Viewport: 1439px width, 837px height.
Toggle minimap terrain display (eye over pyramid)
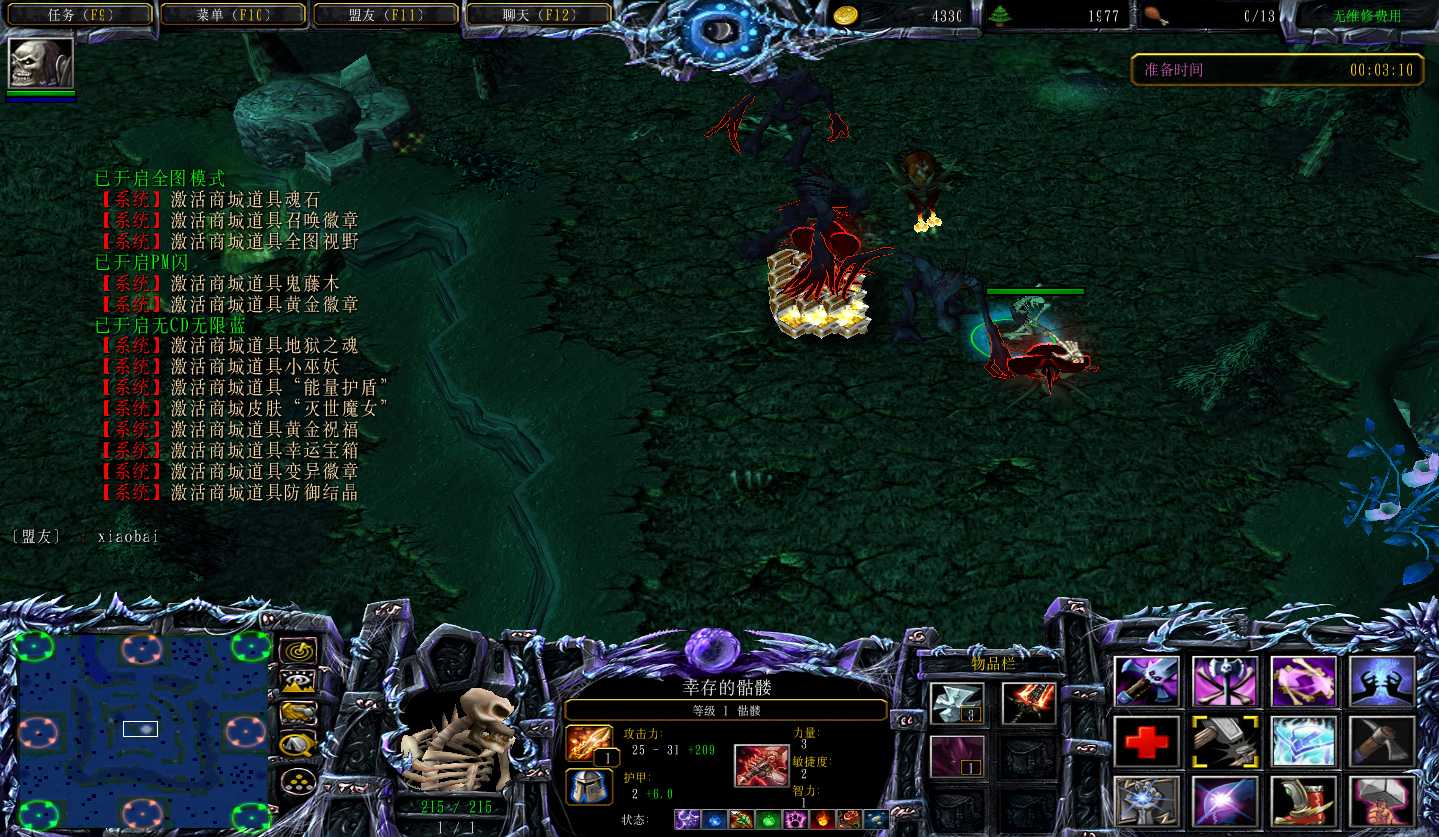pos(297,683)
